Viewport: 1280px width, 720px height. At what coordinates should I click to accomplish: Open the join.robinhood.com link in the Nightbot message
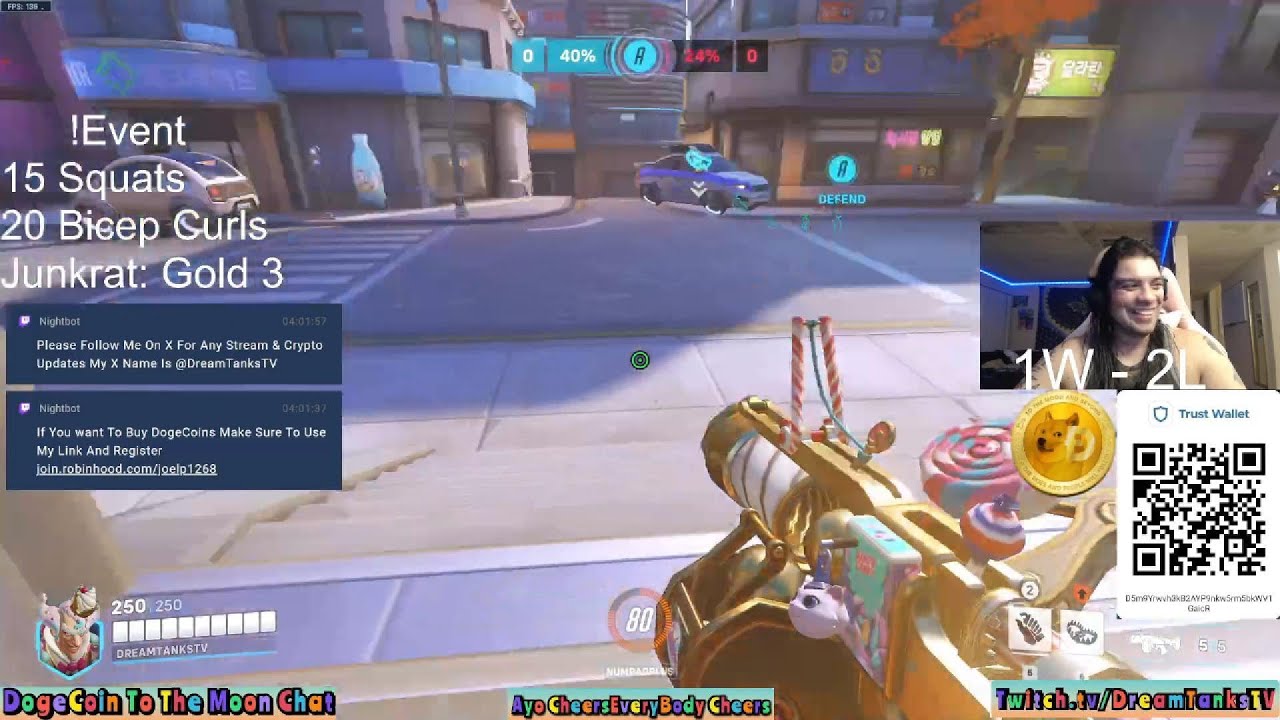pos(126,469)
